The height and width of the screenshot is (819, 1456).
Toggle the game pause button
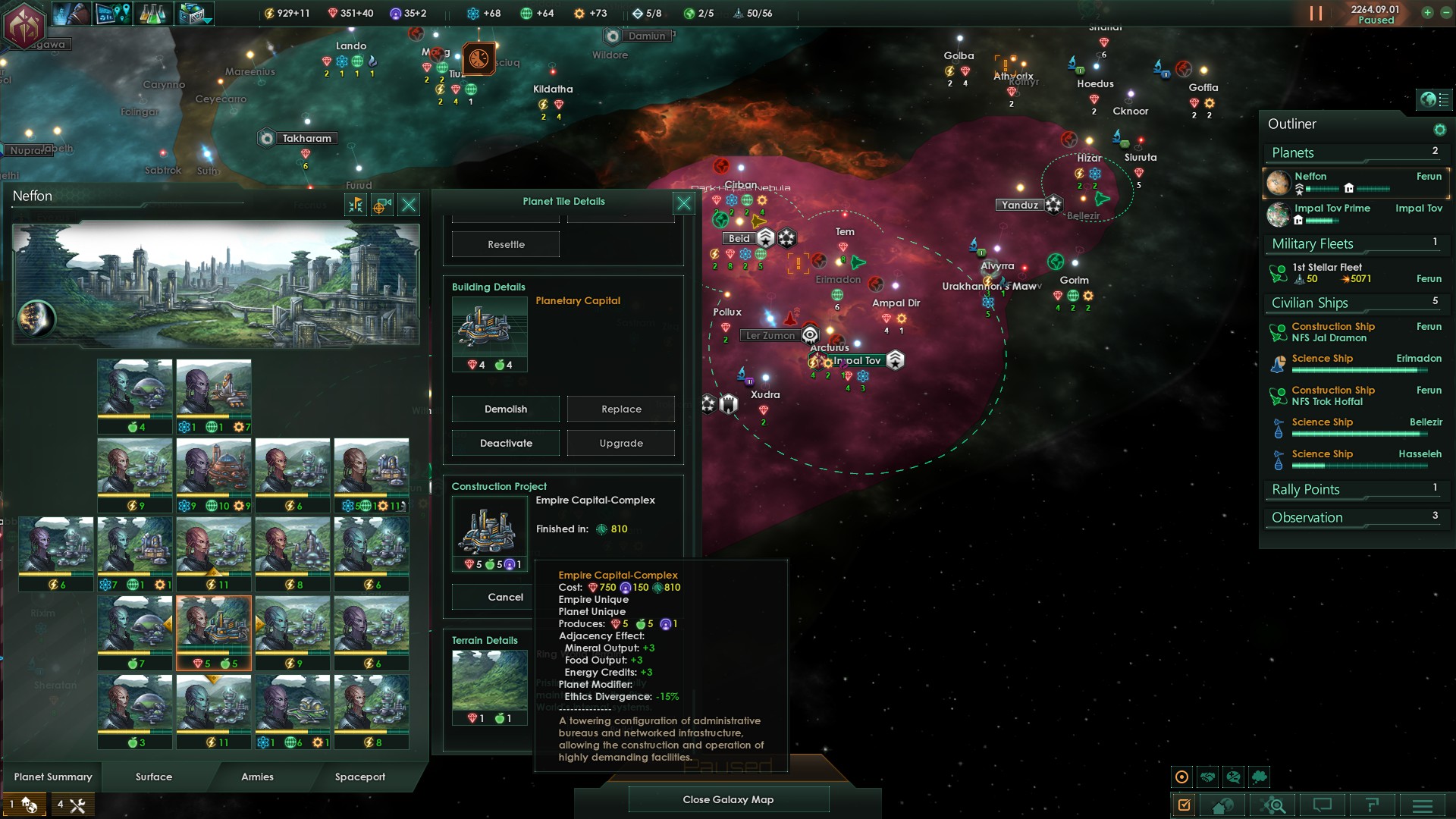1316,14
